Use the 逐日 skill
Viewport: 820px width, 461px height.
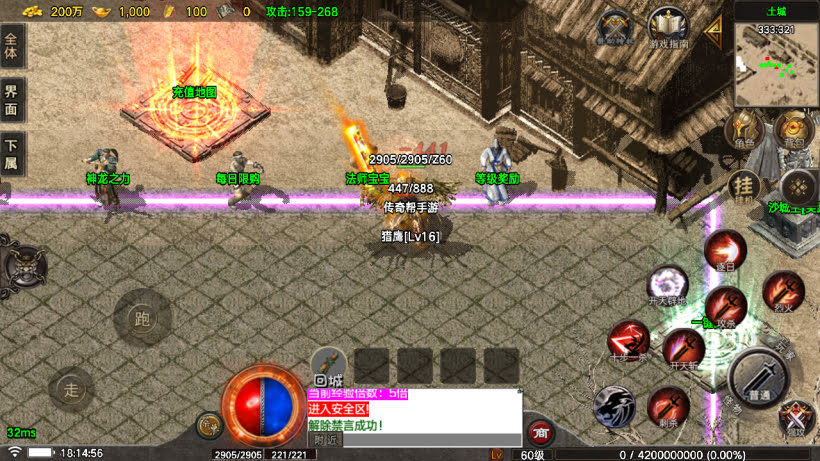click(725, 250)
